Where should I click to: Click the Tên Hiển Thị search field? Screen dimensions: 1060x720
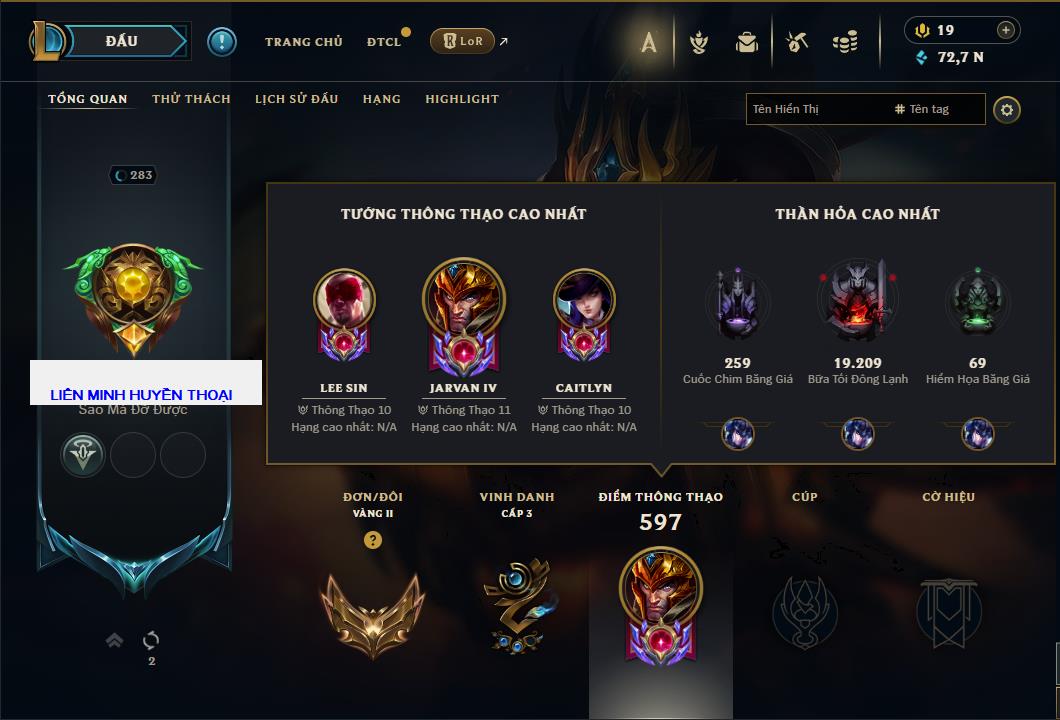tap(815, 109)
